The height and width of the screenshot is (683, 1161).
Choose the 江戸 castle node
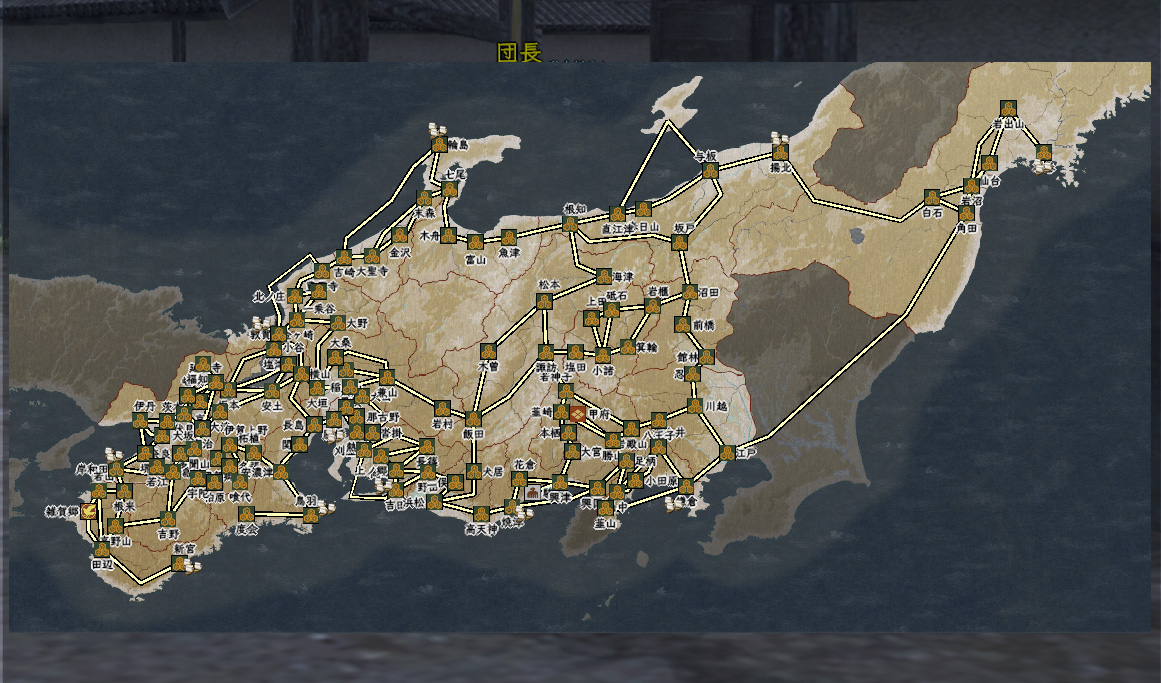point(742,452)
